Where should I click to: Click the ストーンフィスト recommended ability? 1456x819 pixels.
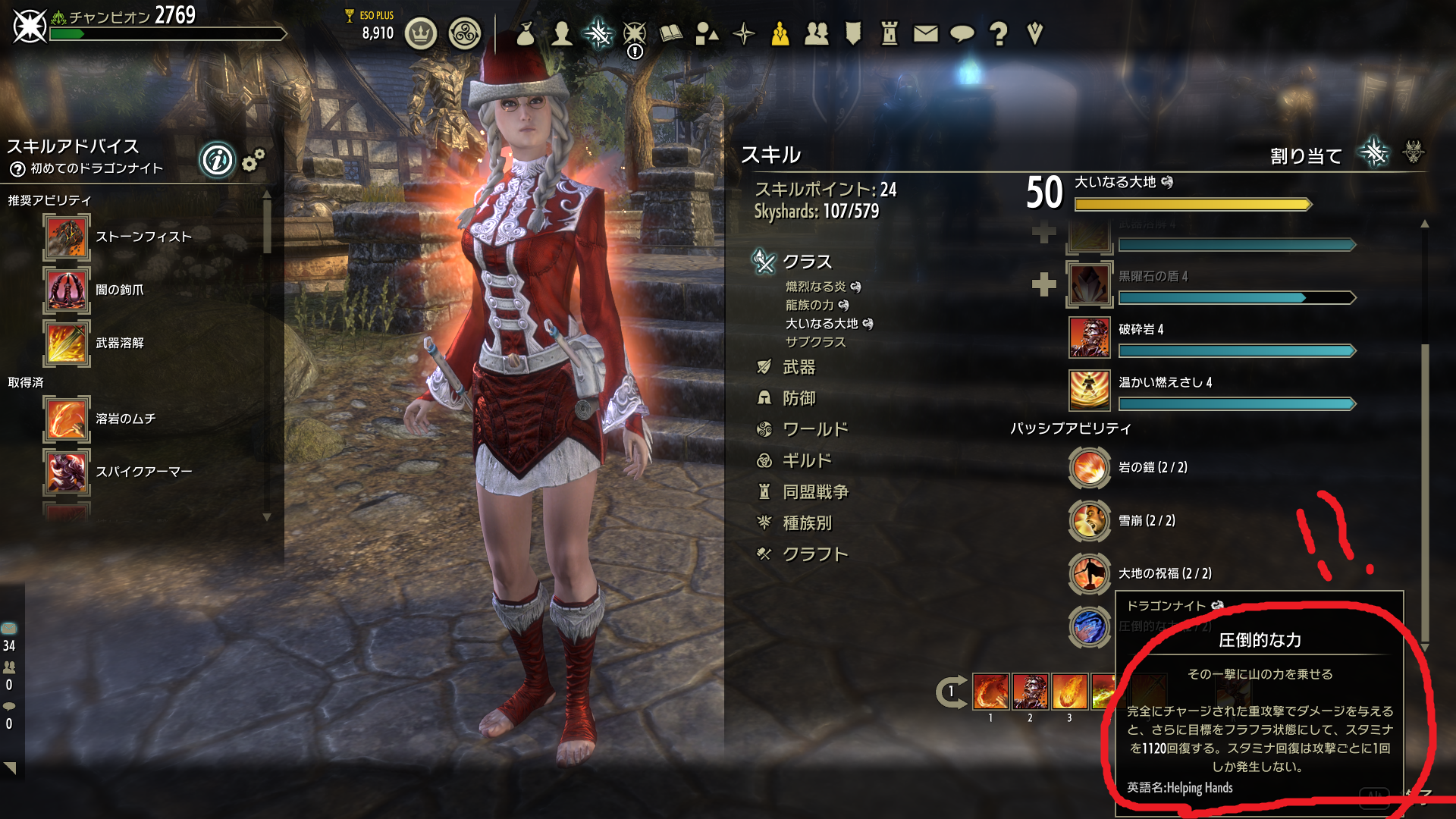(x=67, y=237)
